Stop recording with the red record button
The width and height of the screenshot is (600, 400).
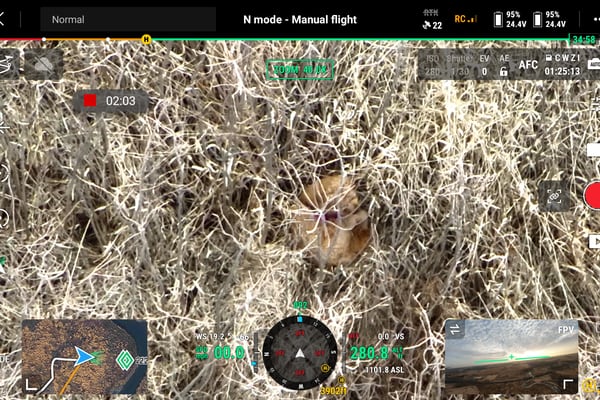pyautogui.click(x=593, y=195)
